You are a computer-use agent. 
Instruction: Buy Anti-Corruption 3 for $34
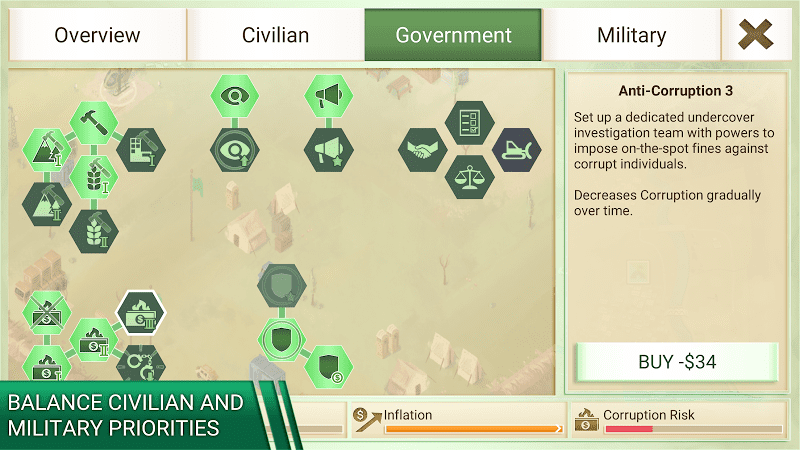click(x=677, y=362)
